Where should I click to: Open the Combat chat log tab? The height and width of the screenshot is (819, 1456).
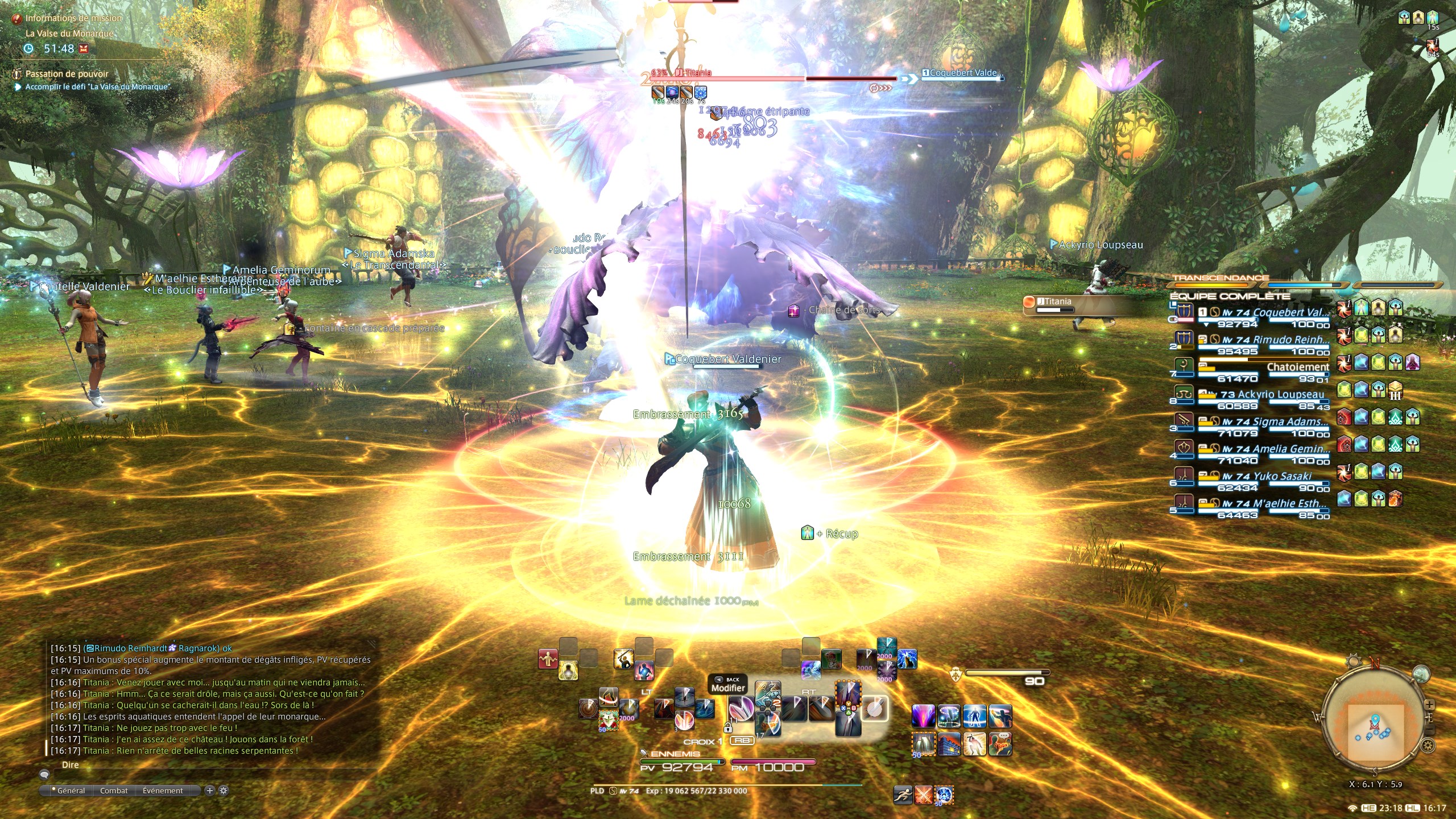point(114,791)
